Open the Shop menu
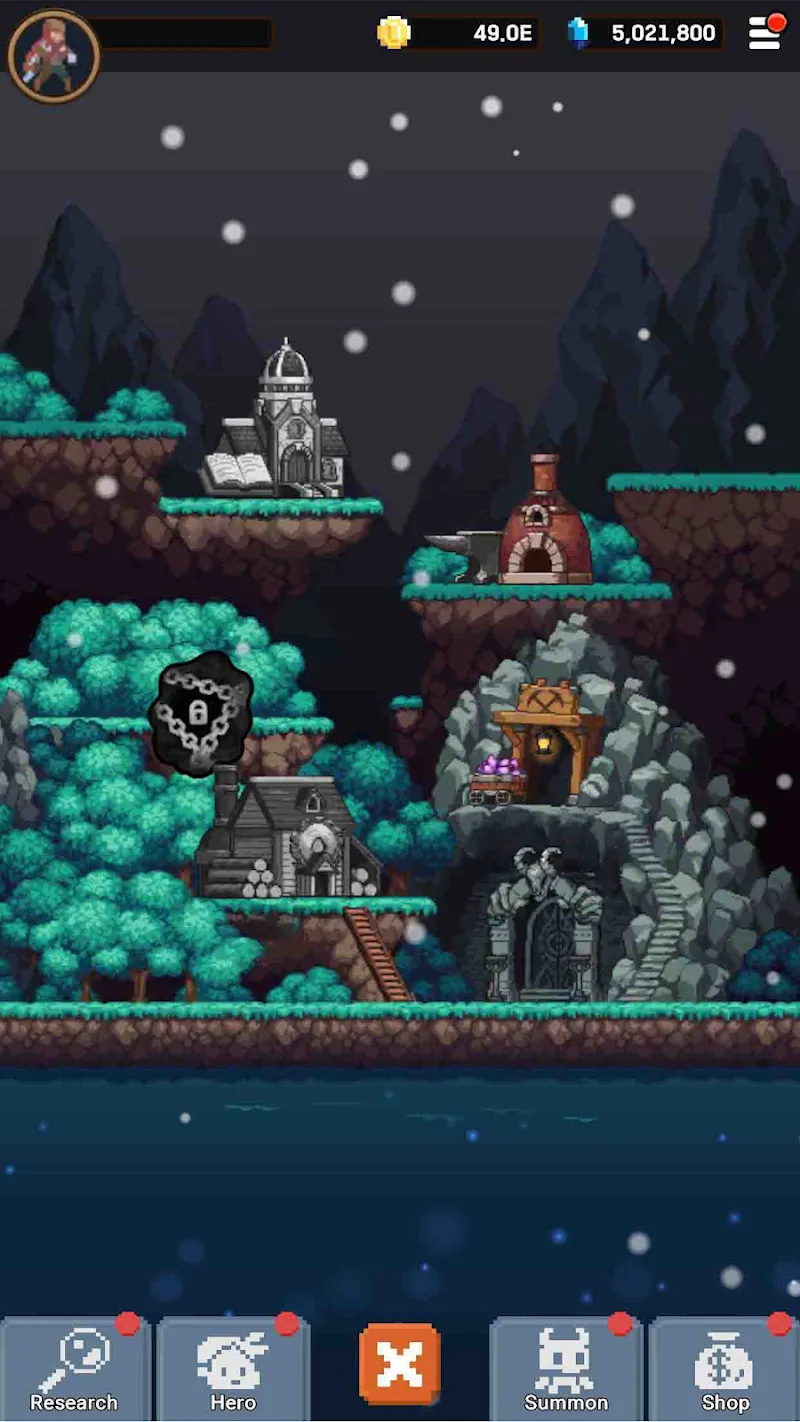800x1422 pixels. coord(725,1368)
